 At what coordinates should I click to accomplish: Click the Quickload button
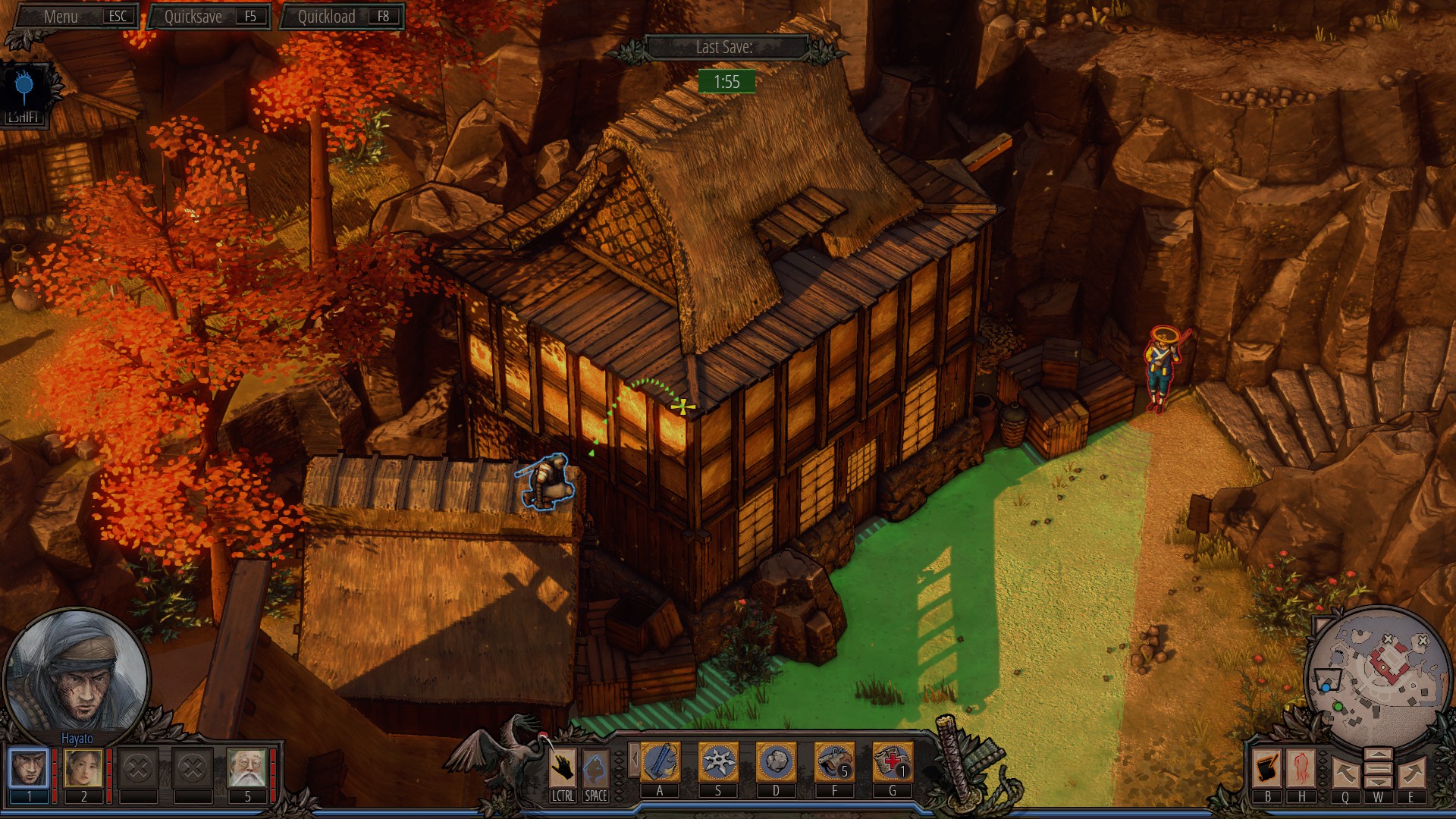coord(342,17)
